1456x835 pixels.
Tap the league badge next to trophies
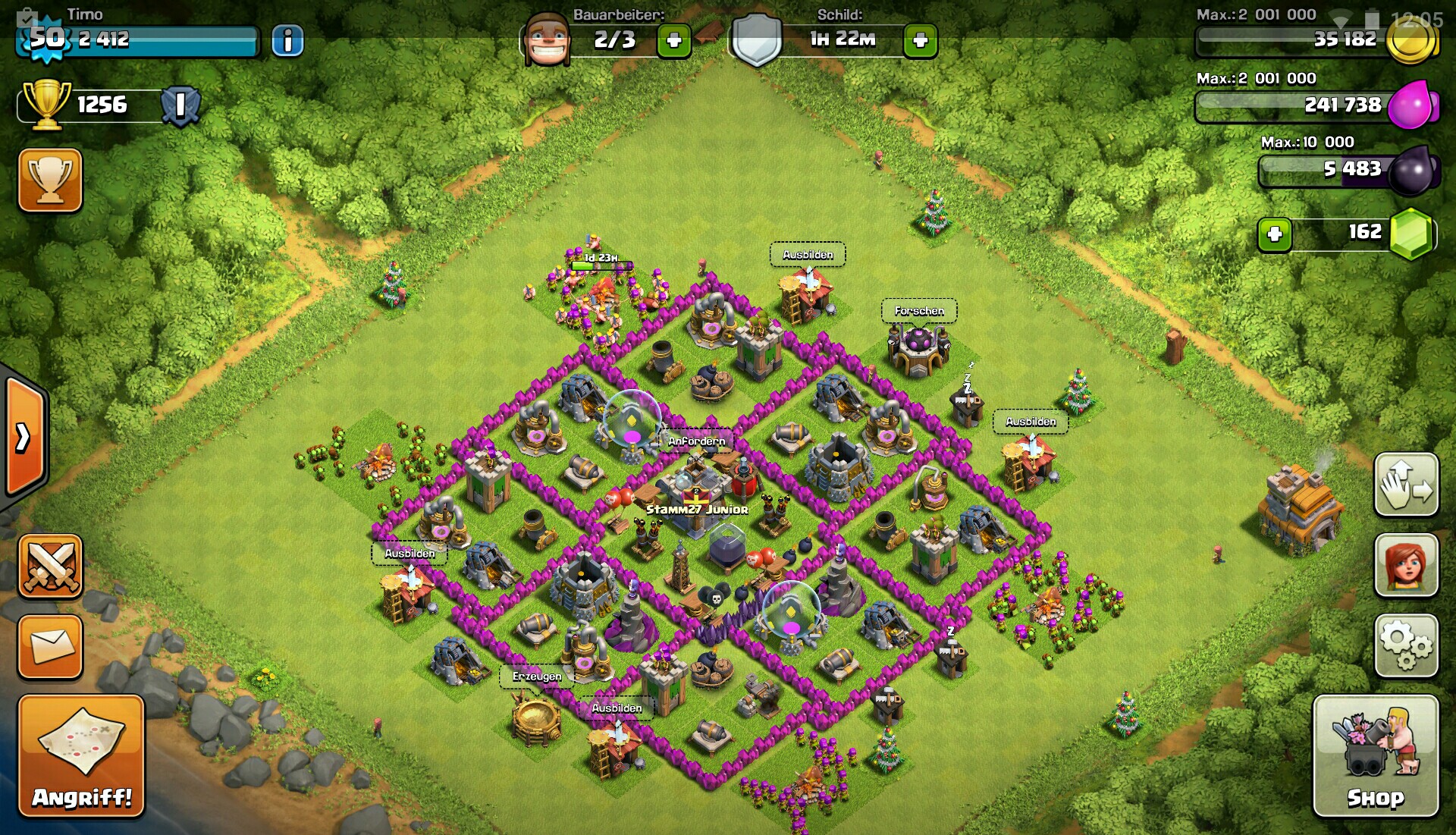click(180, 105)
